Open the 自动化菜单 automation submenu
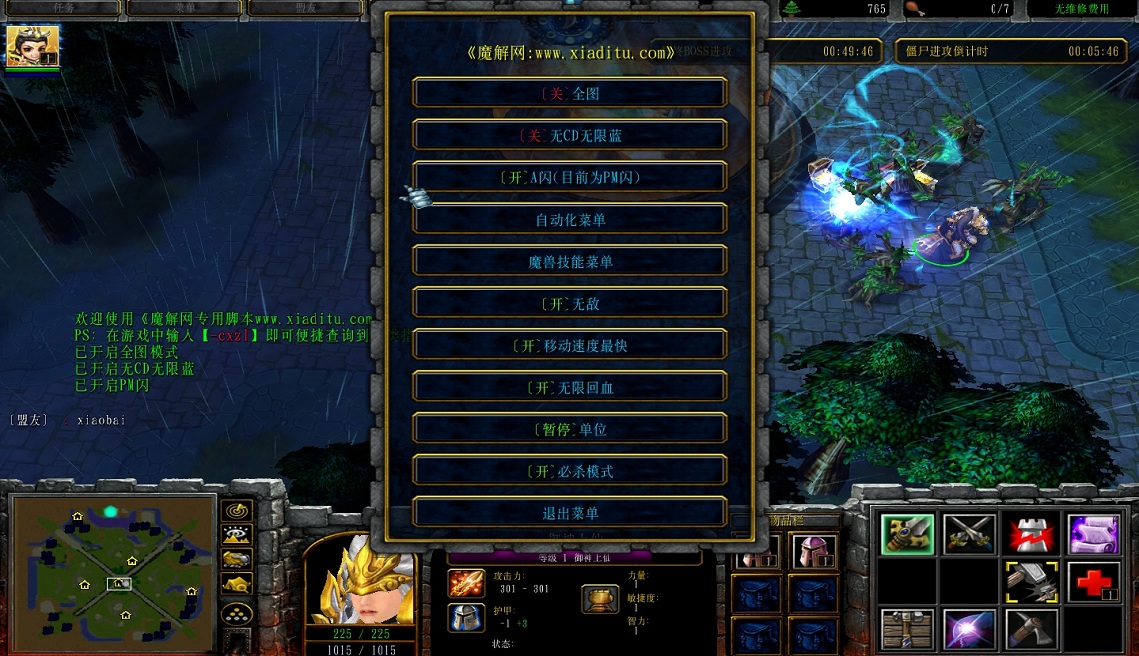The image size is (1139, 656). [570, 219]
